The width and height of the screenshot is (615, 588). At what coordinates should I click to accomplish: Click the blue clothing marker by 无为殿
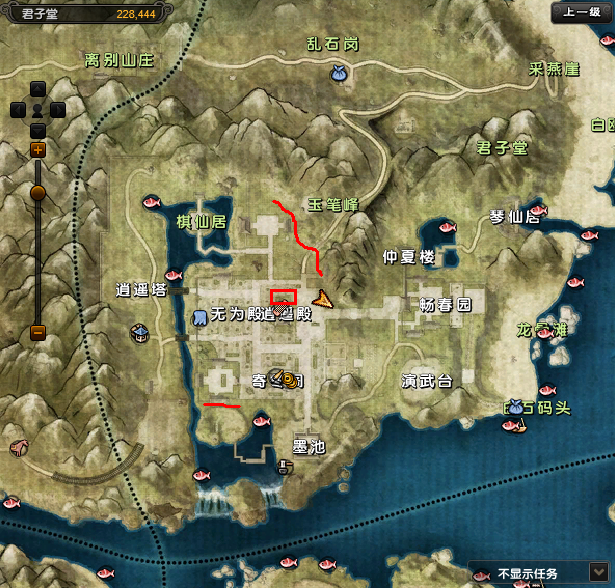coord(199,317)
